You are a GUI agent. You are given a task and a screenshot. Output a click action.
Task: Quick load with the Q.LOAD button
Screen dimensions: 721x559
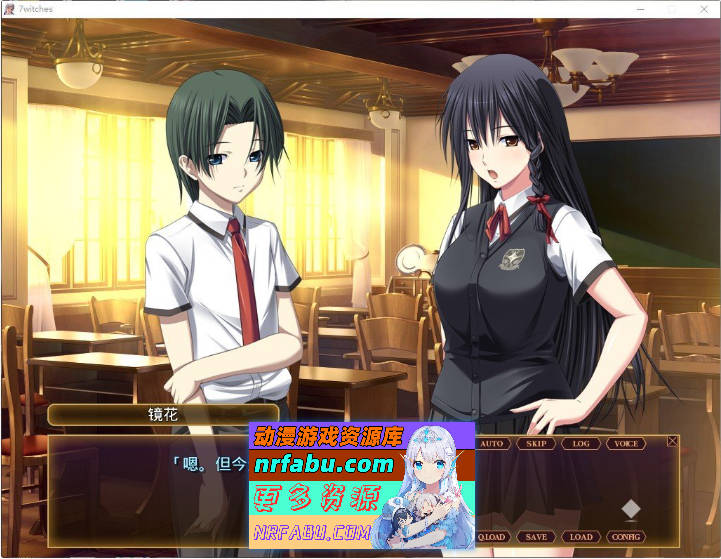pyautogui.click(x=492, y=537)
